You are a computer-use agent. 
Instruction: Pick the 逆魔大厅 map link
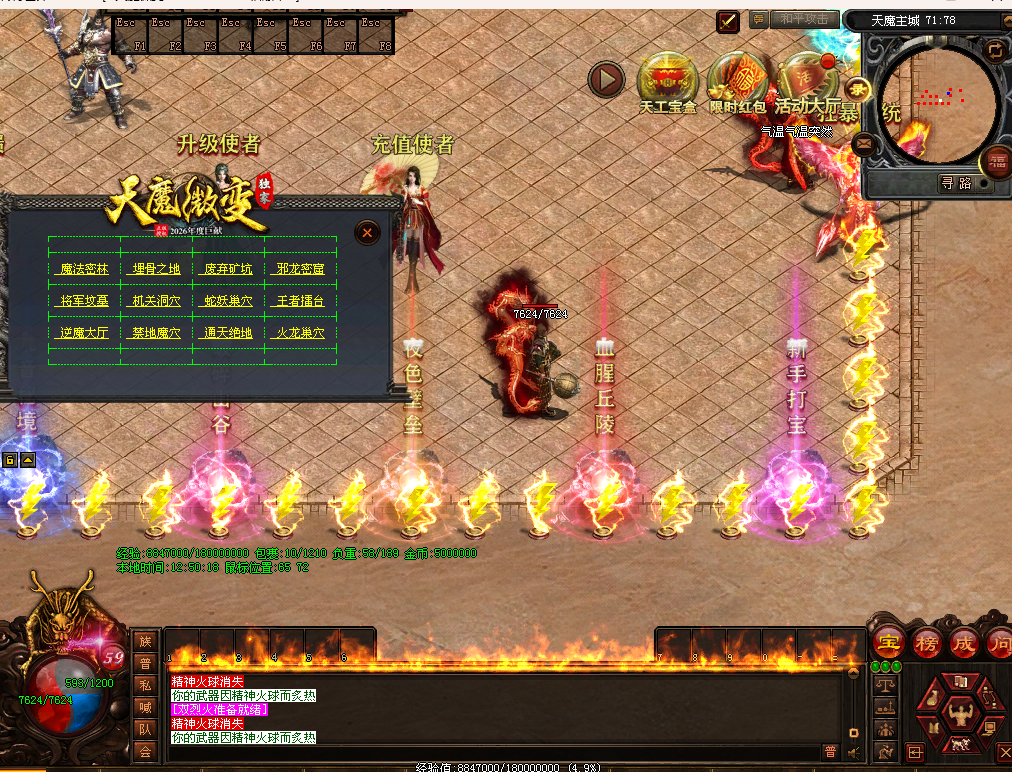click(84, 333)
